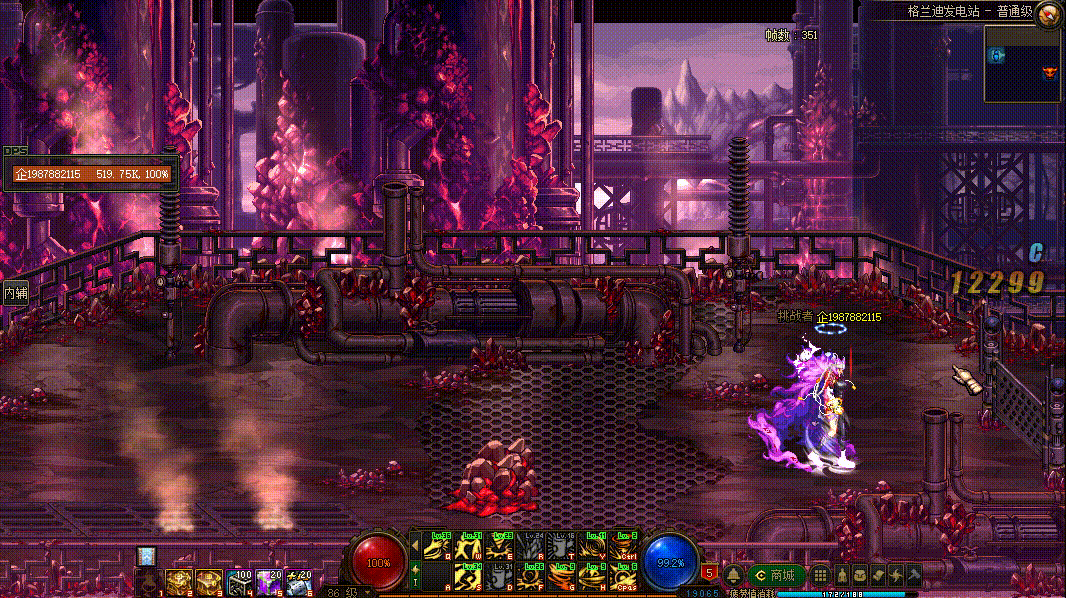Click the compass button above the minimap
1066x598 pixels.
click(x=1048, y=13)
